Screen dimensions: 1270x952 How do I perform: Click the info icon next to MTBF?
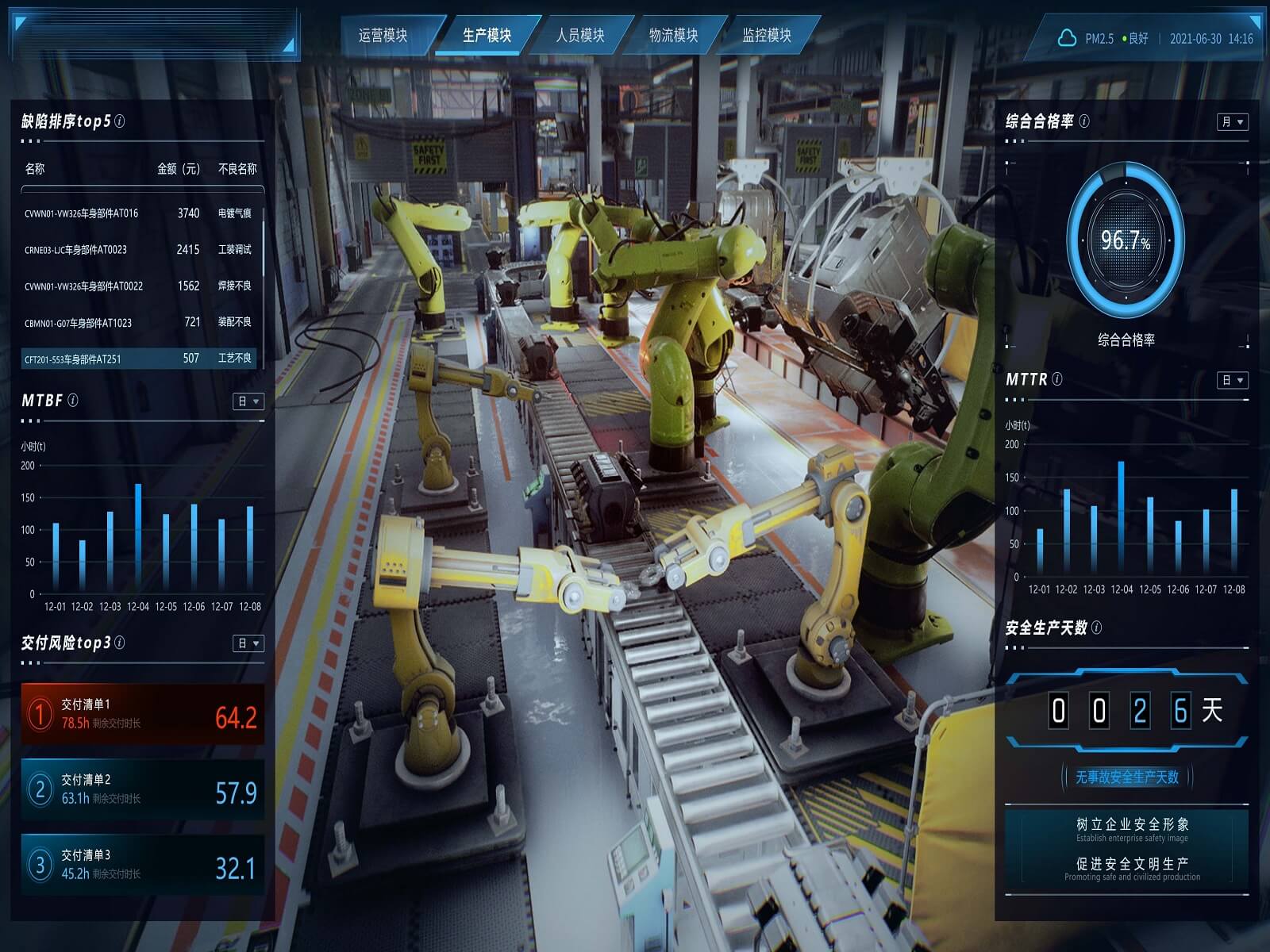coord(73,401)
